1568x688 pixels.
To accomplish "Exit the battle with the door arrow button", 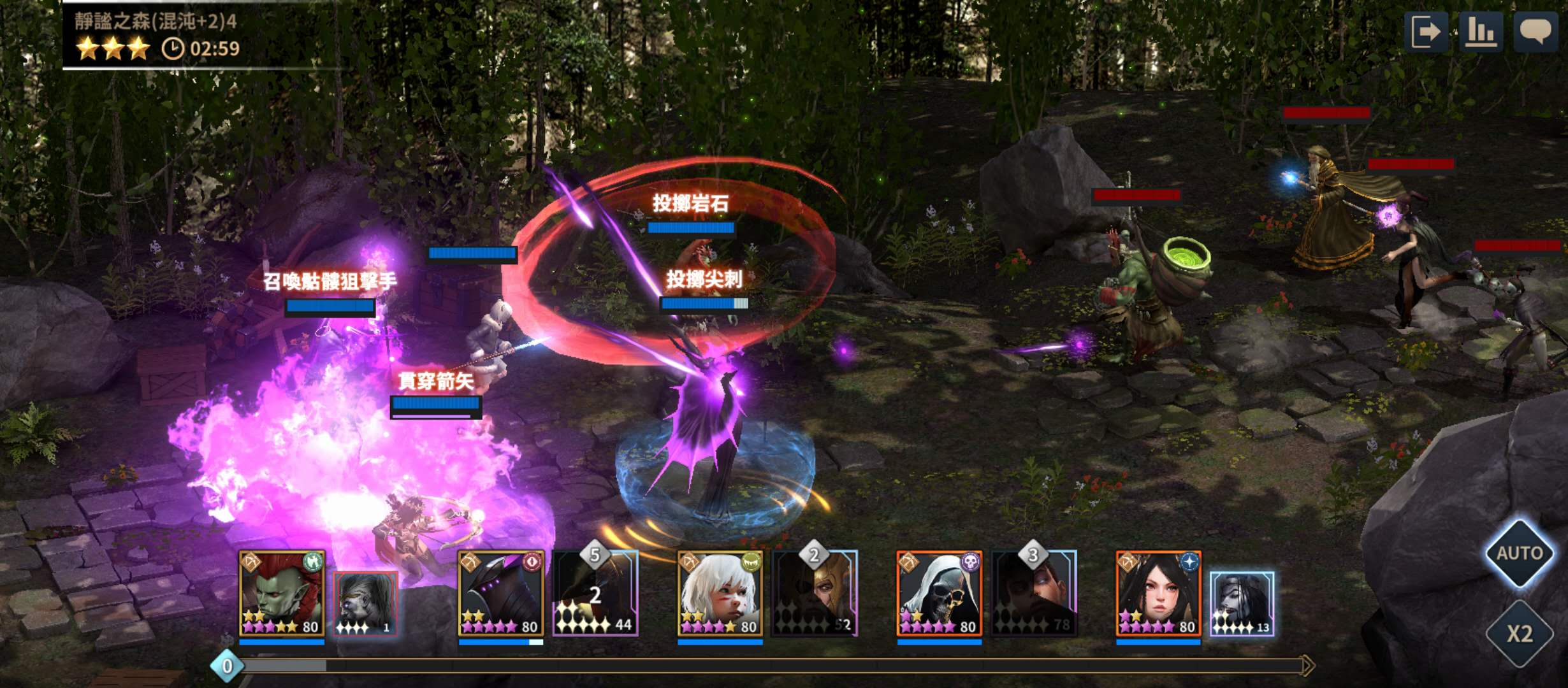I will pyautogui.click(x=1426, y=32).
